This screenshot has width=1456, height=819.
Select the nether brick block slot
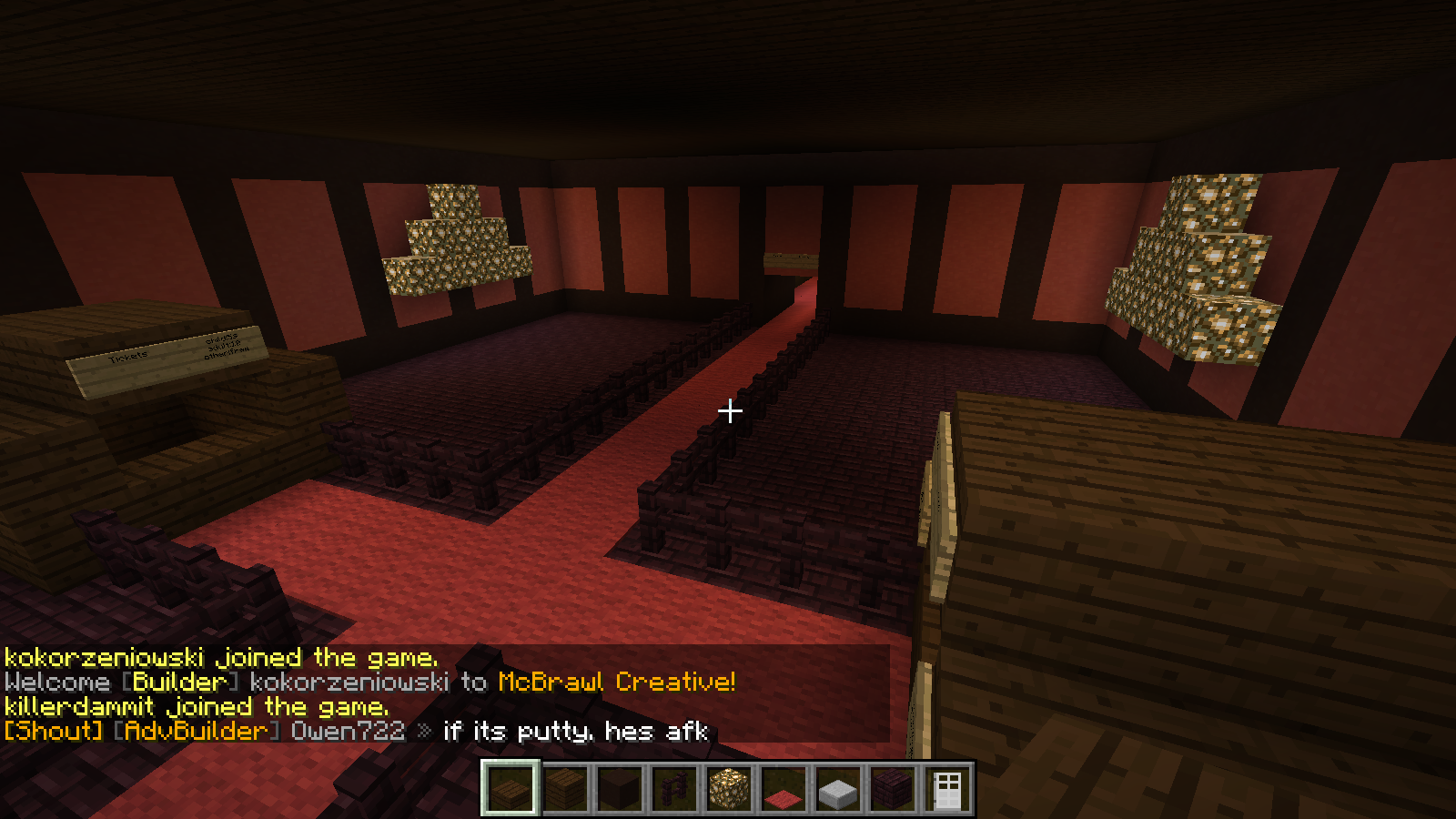click(893, 788)
